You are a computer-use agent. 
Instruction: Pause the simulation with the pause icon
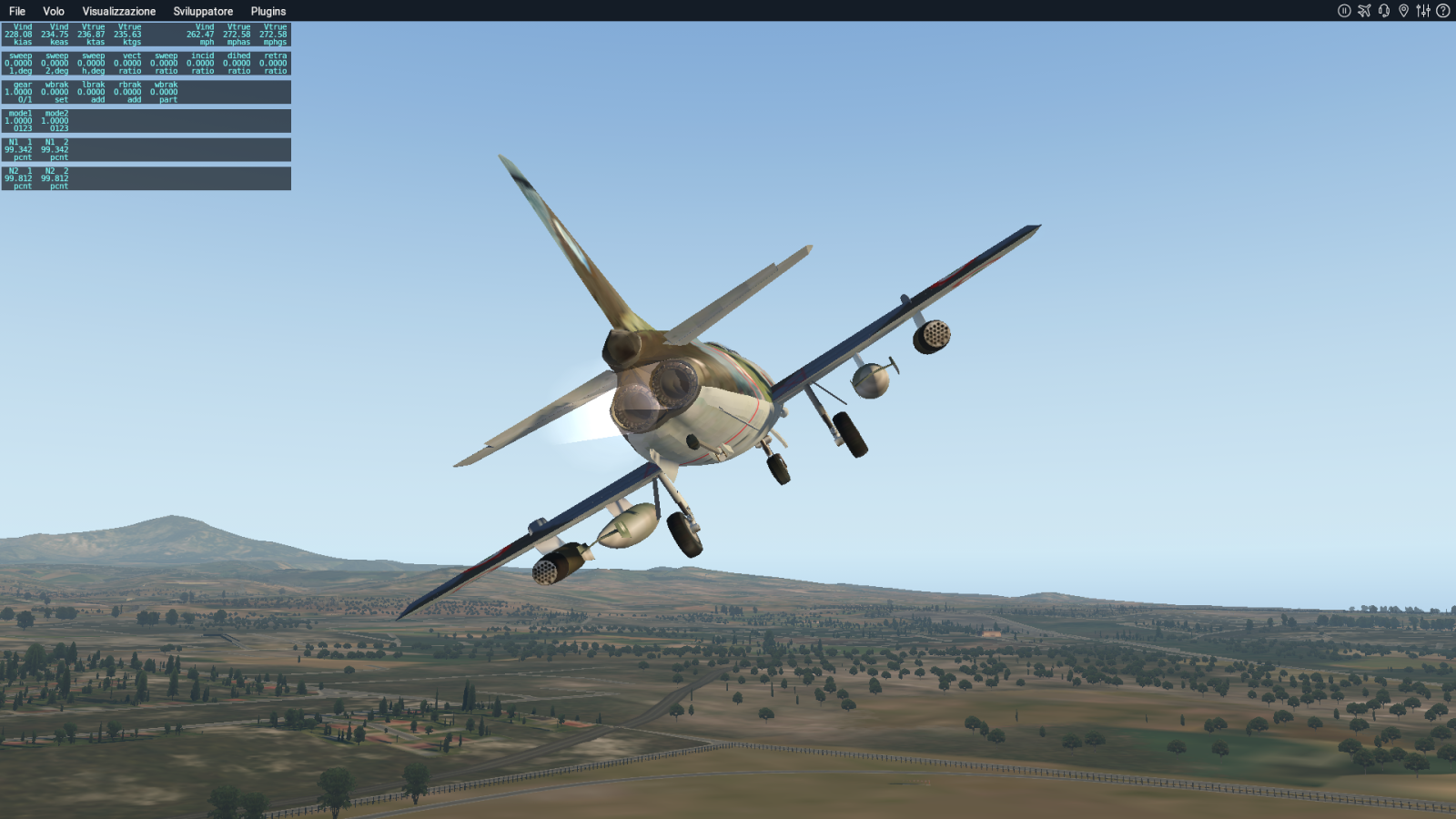coord(1344,11)
